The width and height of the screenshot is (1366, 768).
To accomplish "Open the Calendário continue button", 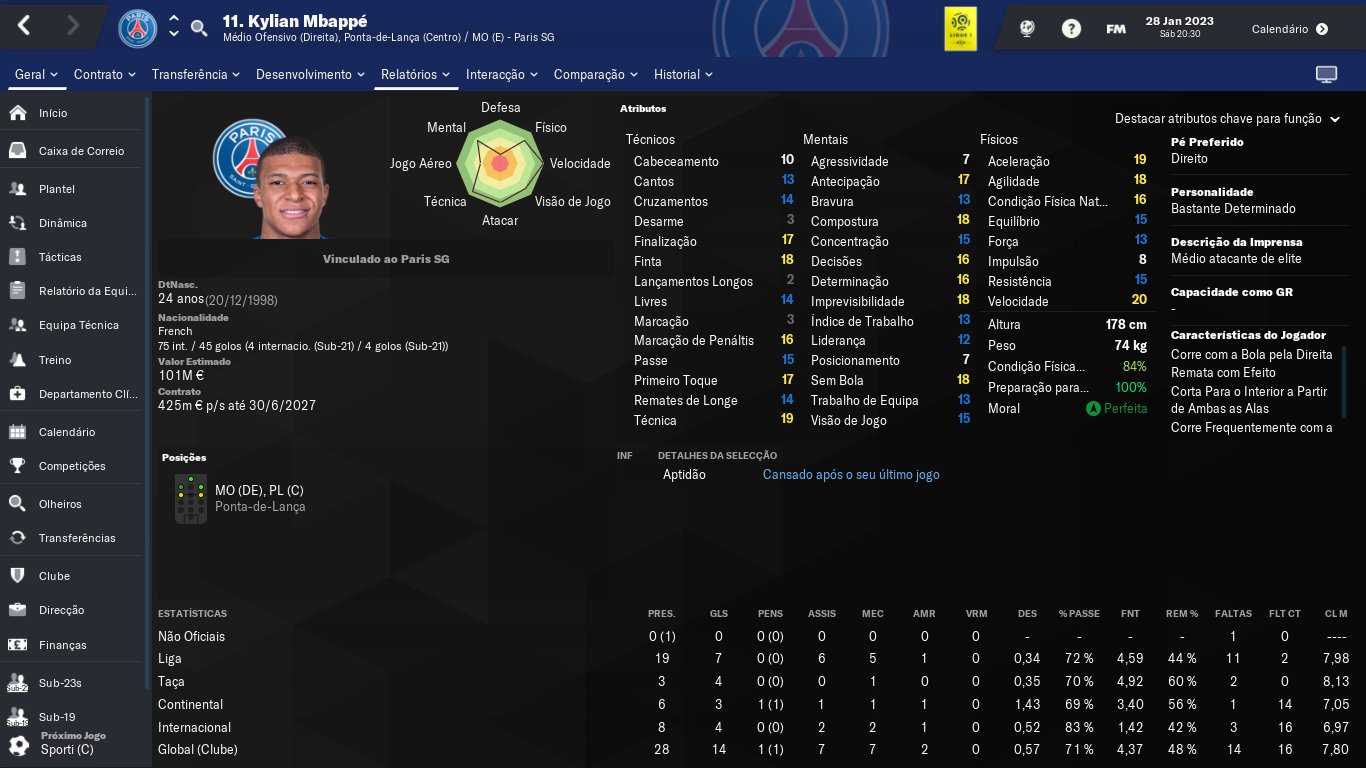I will click(x=1290, y=29).
